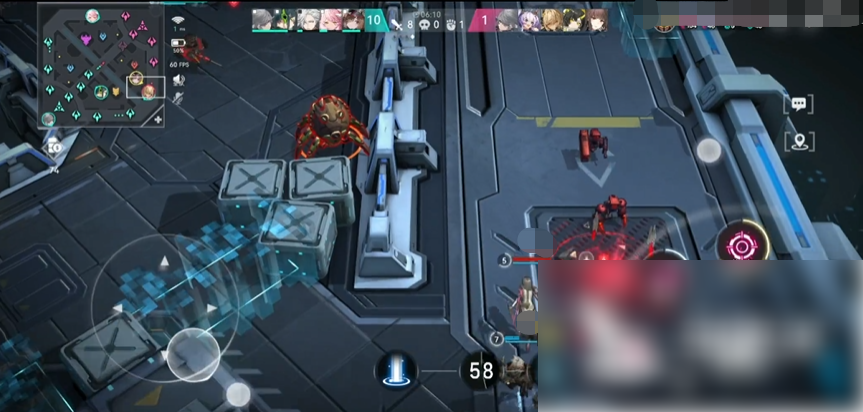Tap the virtual movement joystick knob
The width and height of the screenshot is (863, 412).
point(192,355)
